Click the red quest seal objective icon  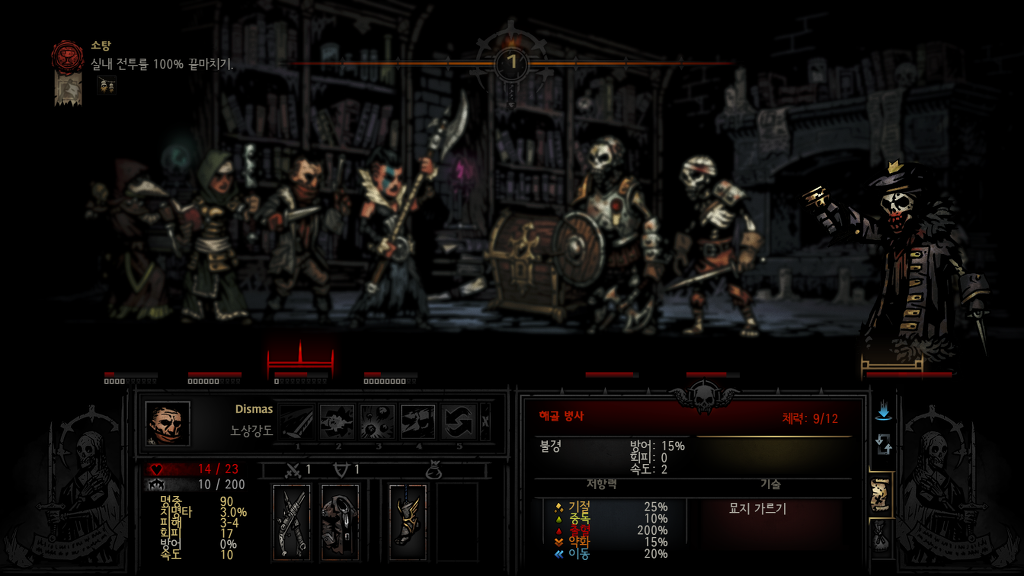(67, 54)
